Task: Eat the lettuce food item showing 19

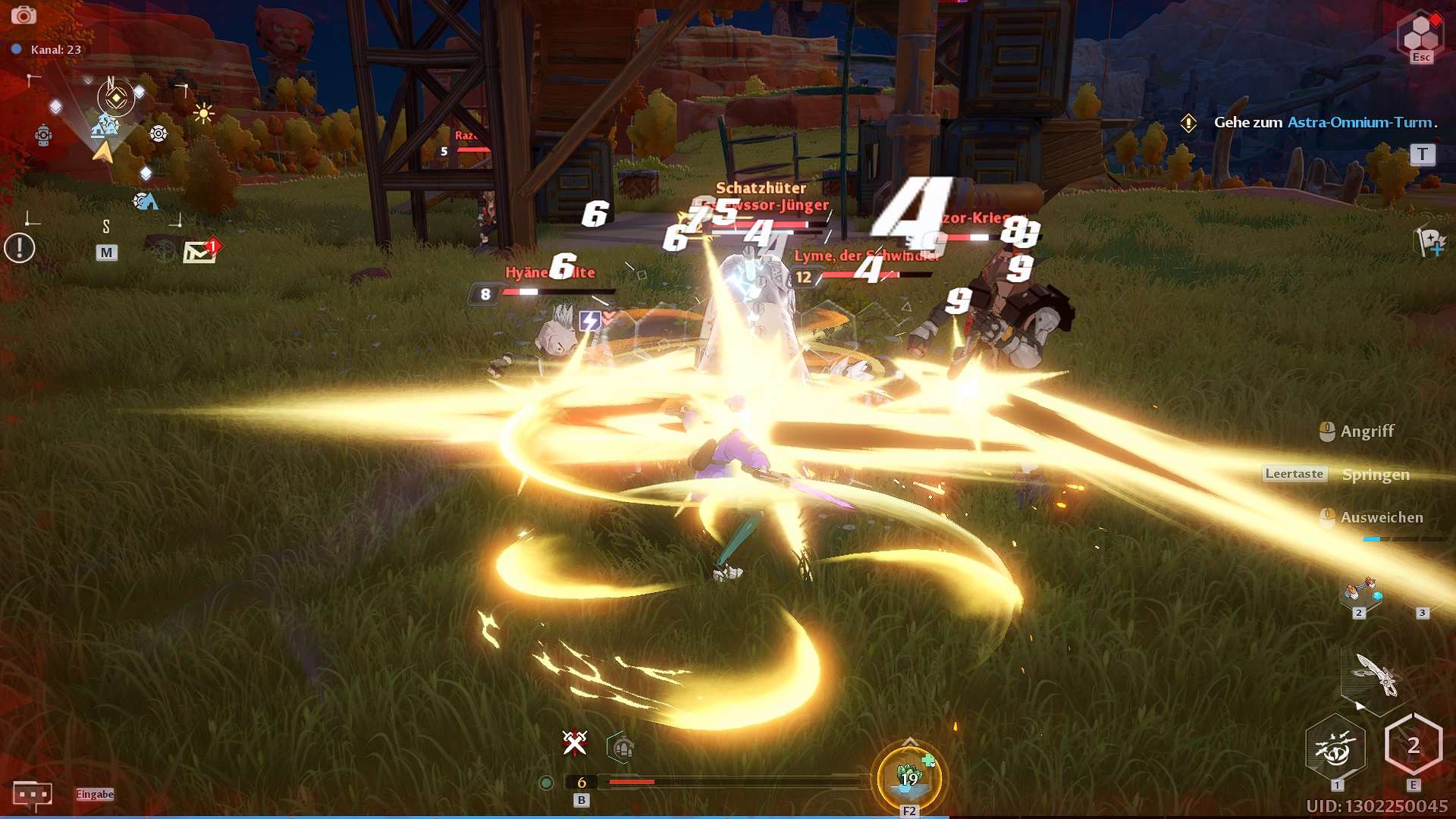Action: coord(909,777)
